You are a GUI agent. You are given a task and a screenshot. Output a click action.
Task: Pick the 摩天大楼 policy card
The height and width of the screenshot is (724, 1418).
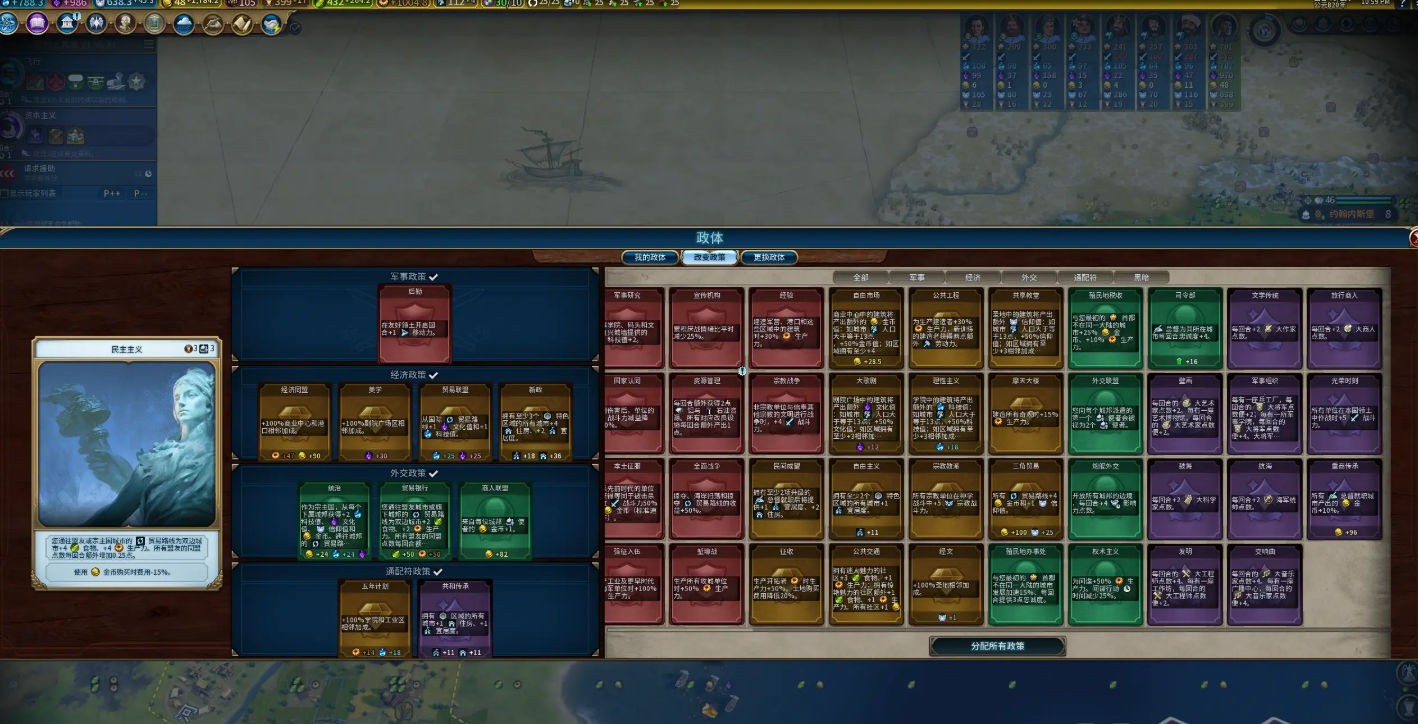[x=1026, y=413]
